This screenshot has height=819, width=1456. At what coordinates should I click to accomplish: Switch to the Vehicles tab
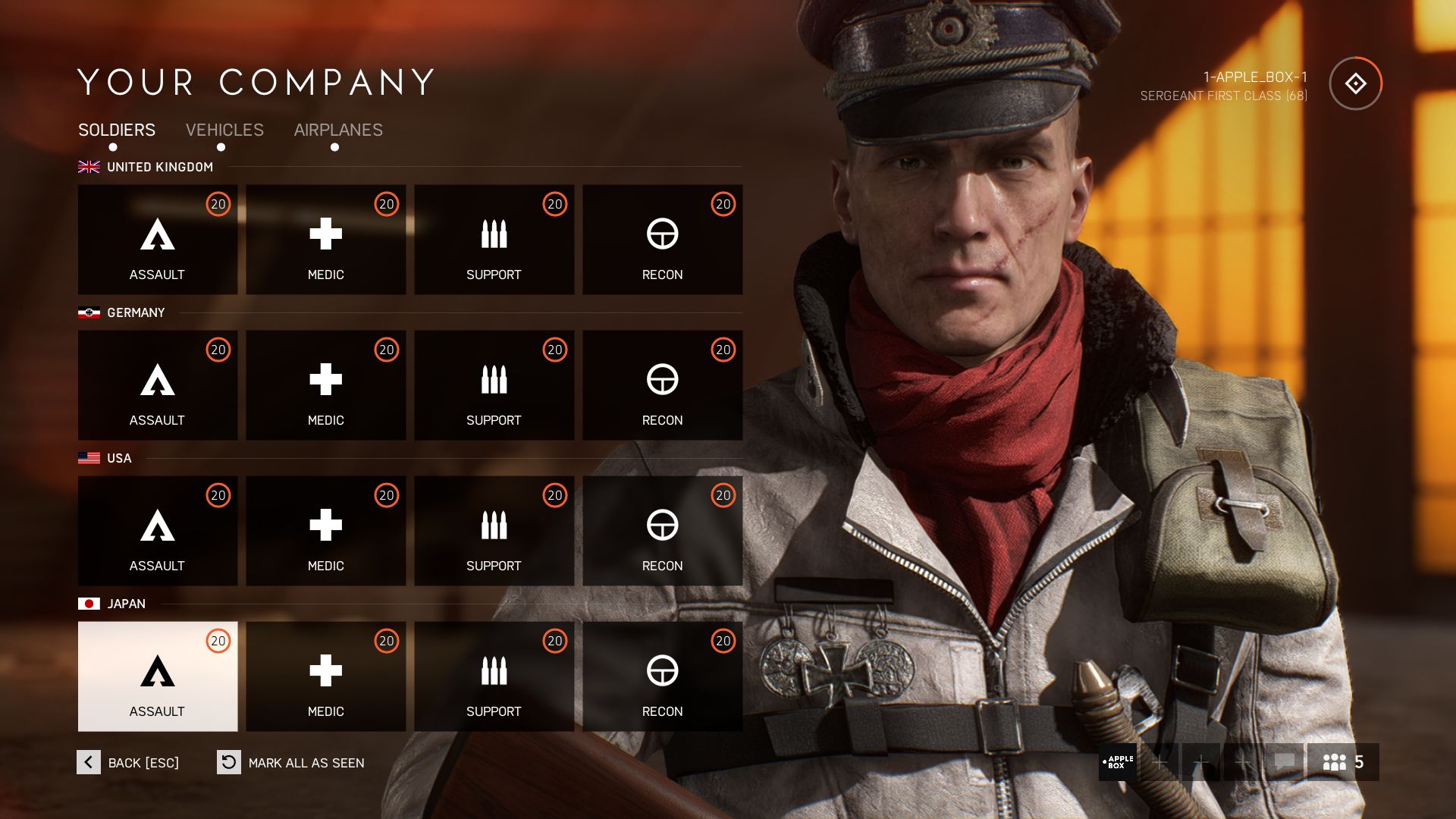pyautogui.click(x=224, y=130)
